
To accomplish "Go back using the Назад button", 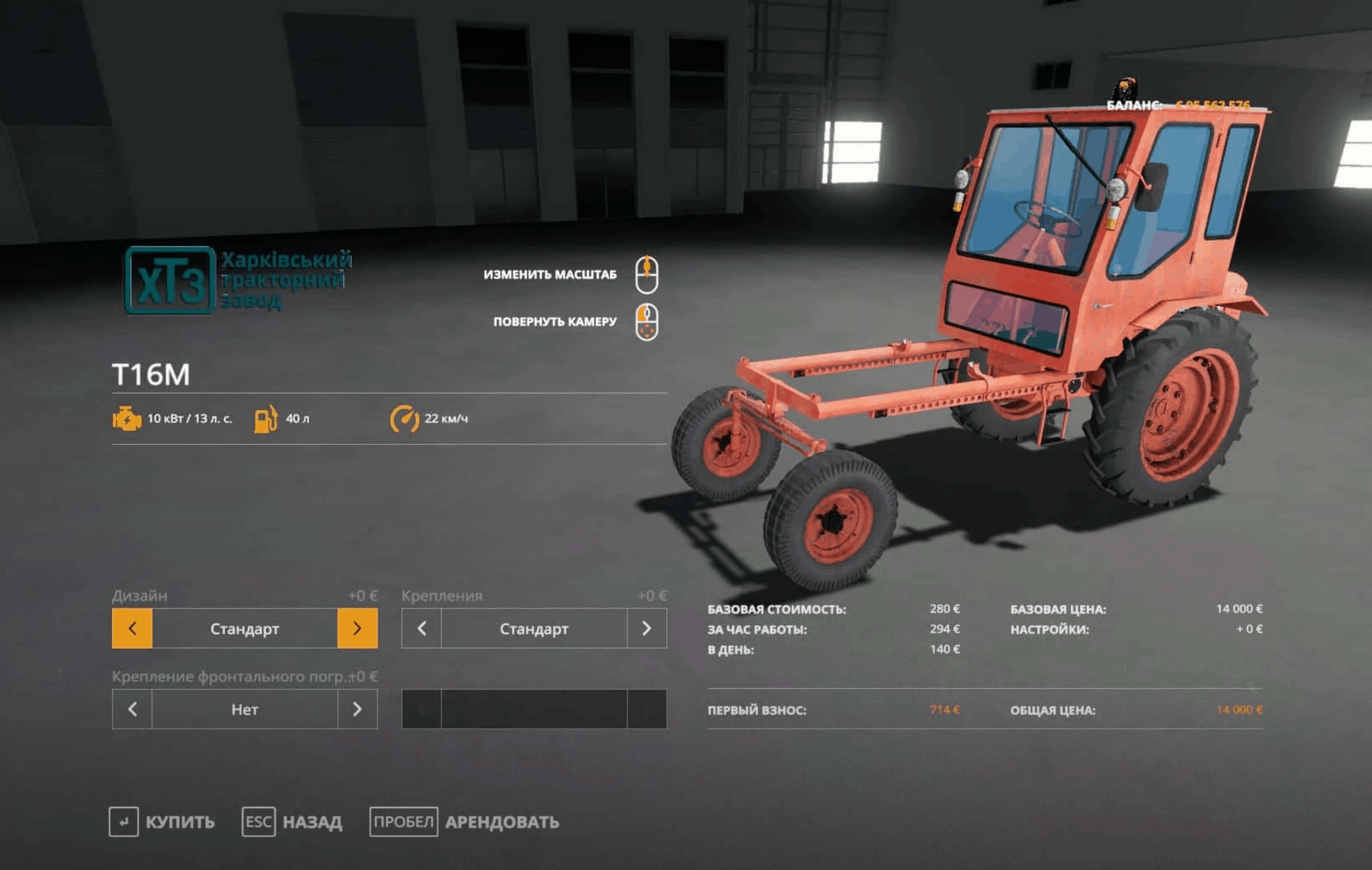I will click(293, 822).
